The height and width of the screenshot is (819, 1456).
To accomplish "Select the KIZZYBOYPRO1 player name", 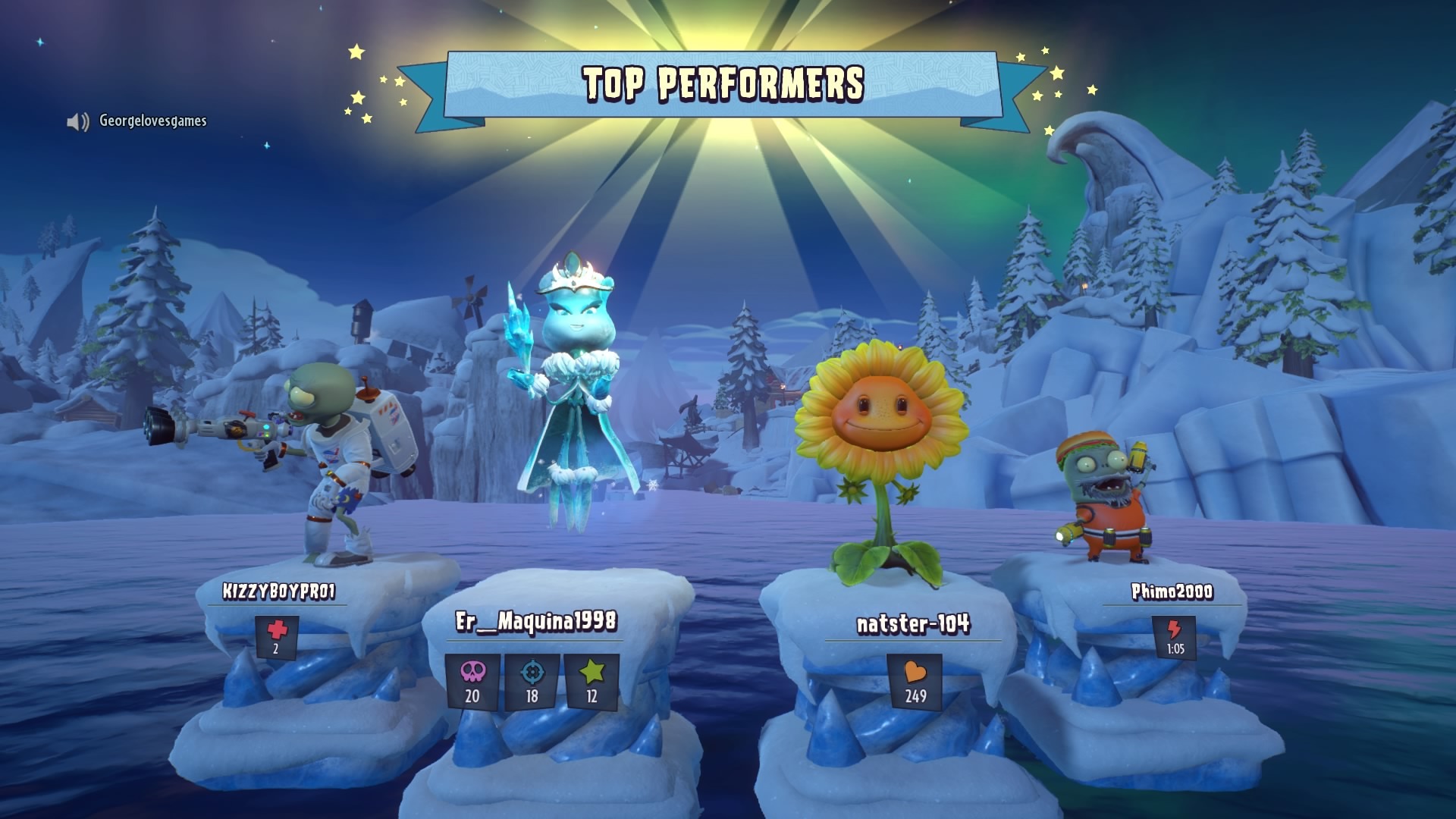I will (278, 591).
